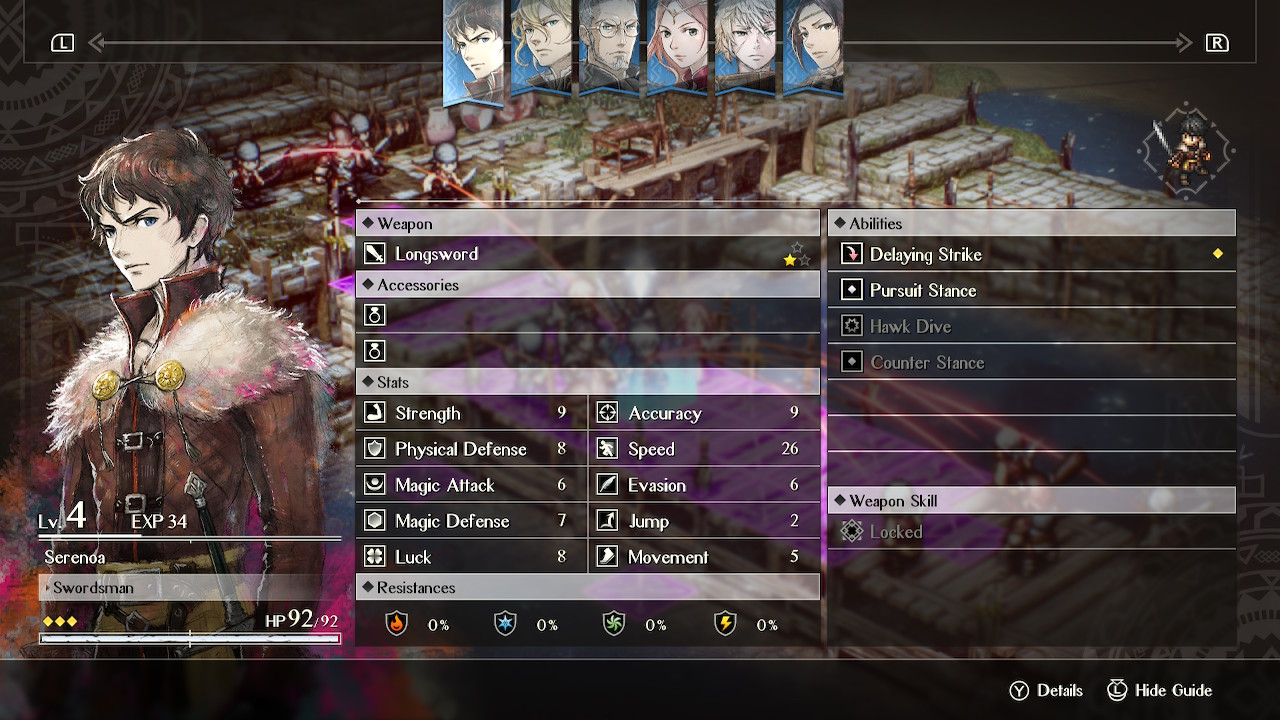This screenshot has width=1280, height=720.
Task: Open the Swordsman class entry
Action: click(x=190, y=588)
